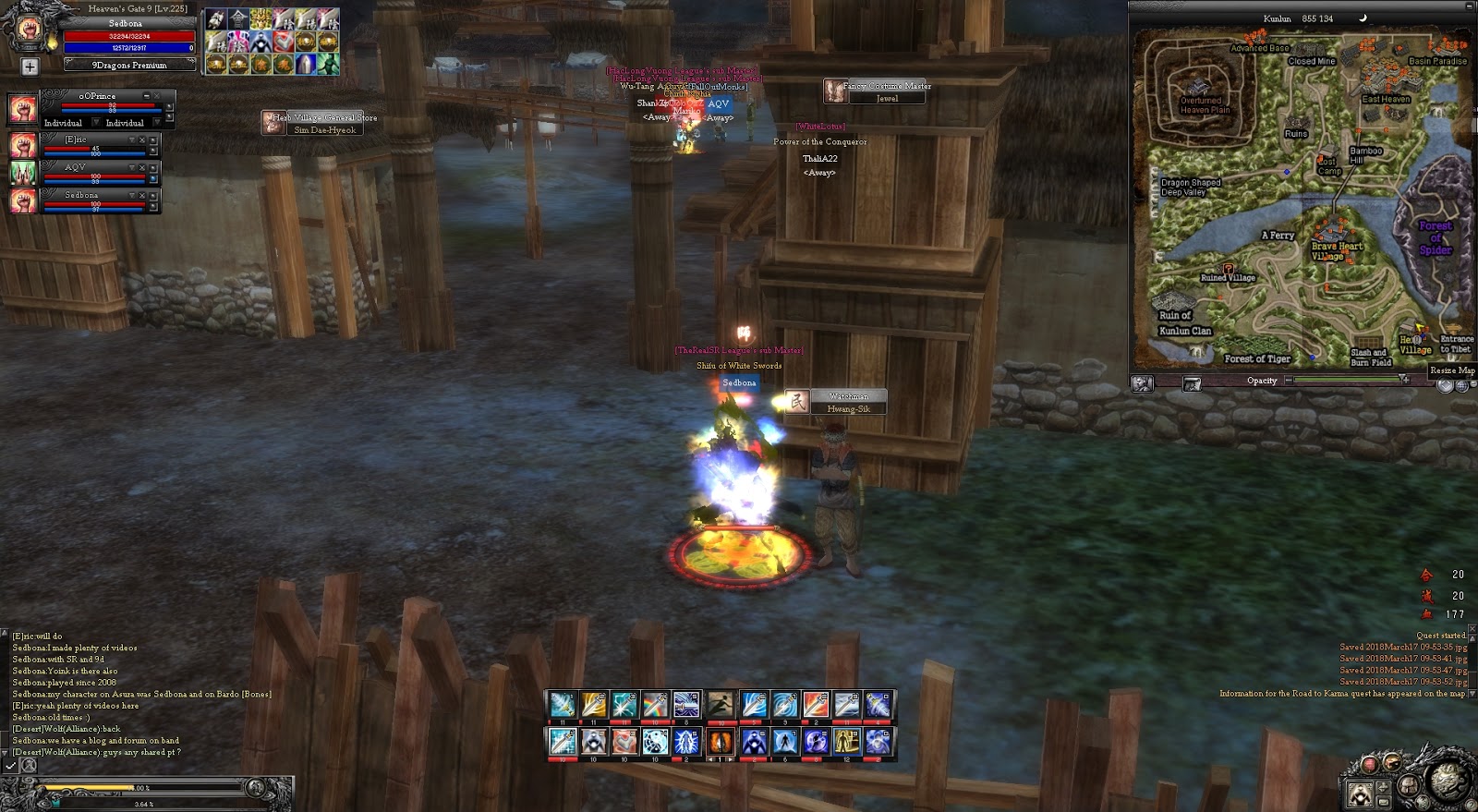Activate the rainbow sword skill icon
This screenshot has height=812, width=1478.
(656, 705)
